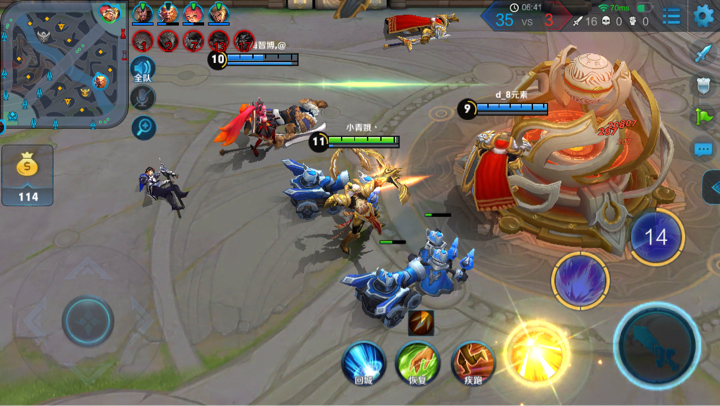The height and width of the screenshot is (406, 720).
Task: Tap the skill on 14-second cooldown
Action: tap(656, 237)
